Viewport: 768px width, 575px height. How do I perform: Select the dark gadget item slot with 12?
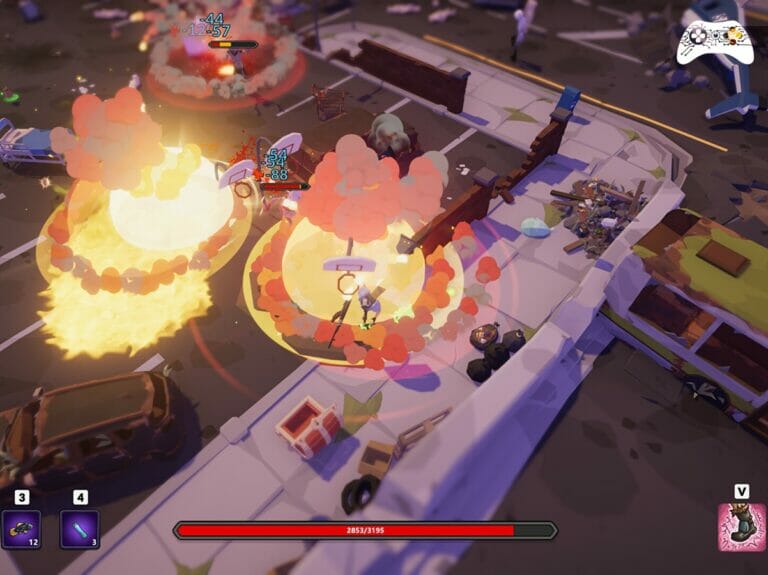(x=21, y=529)
